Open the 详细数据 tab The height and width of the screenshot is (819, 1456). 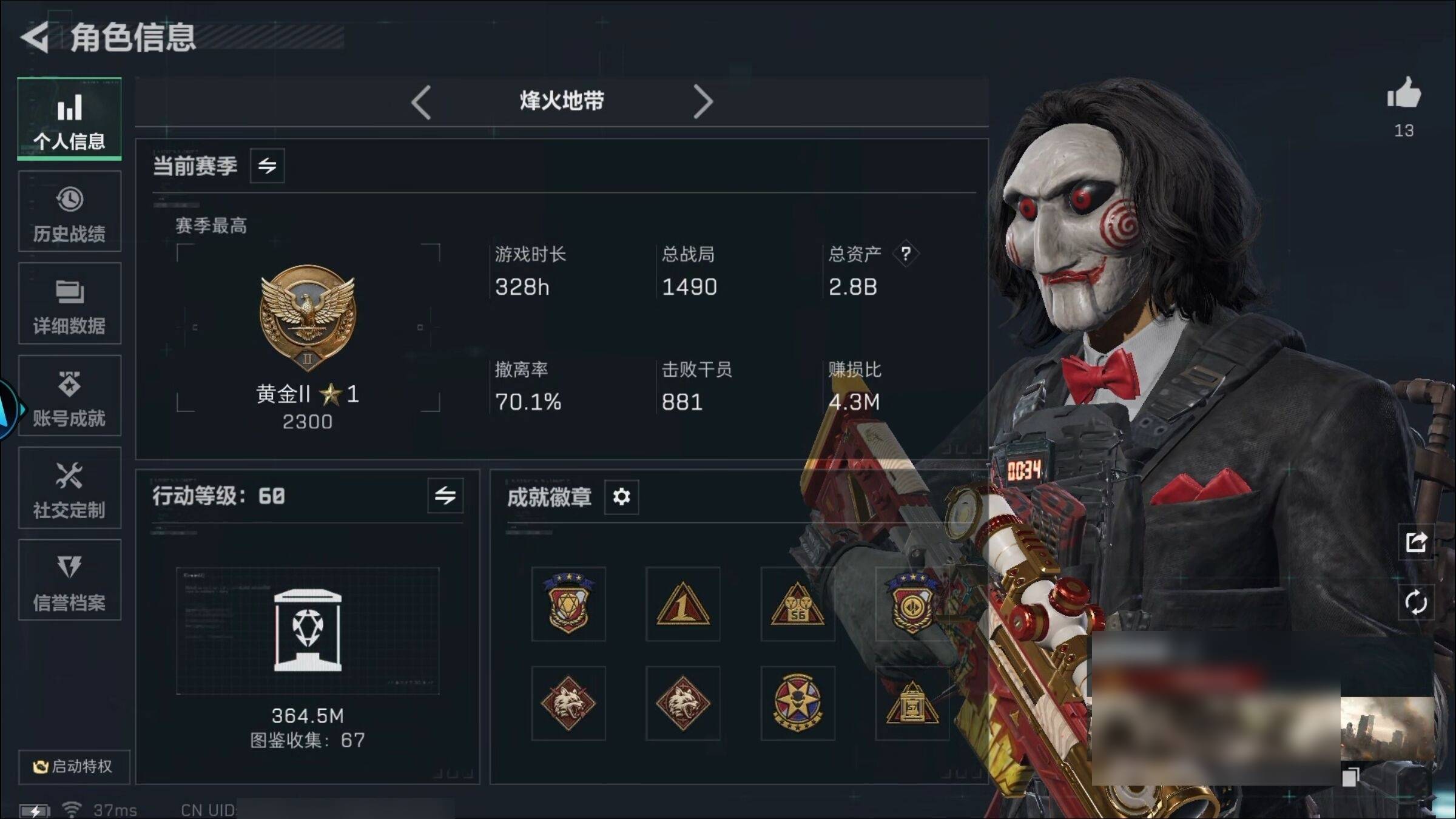point(70,304)
